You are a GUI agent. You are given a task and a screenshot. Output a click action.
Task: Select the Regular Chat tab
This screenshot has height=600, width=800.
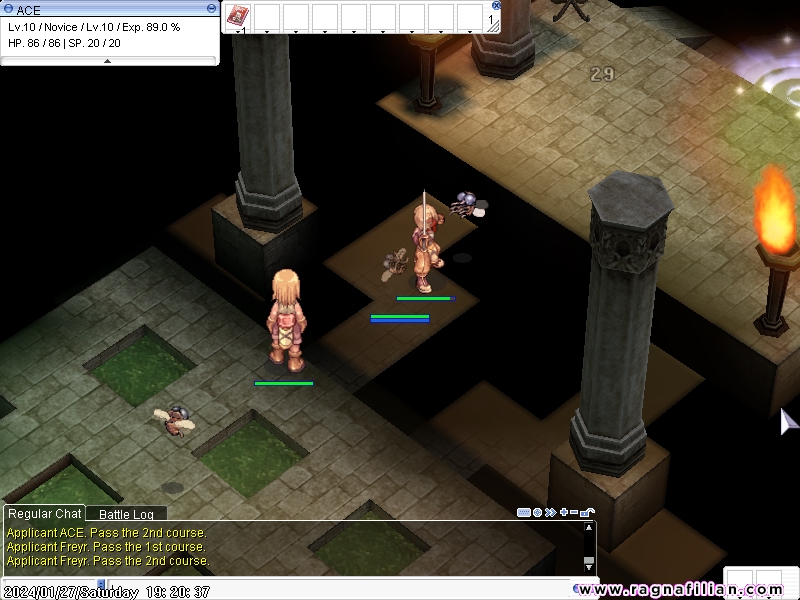(45, 514)
